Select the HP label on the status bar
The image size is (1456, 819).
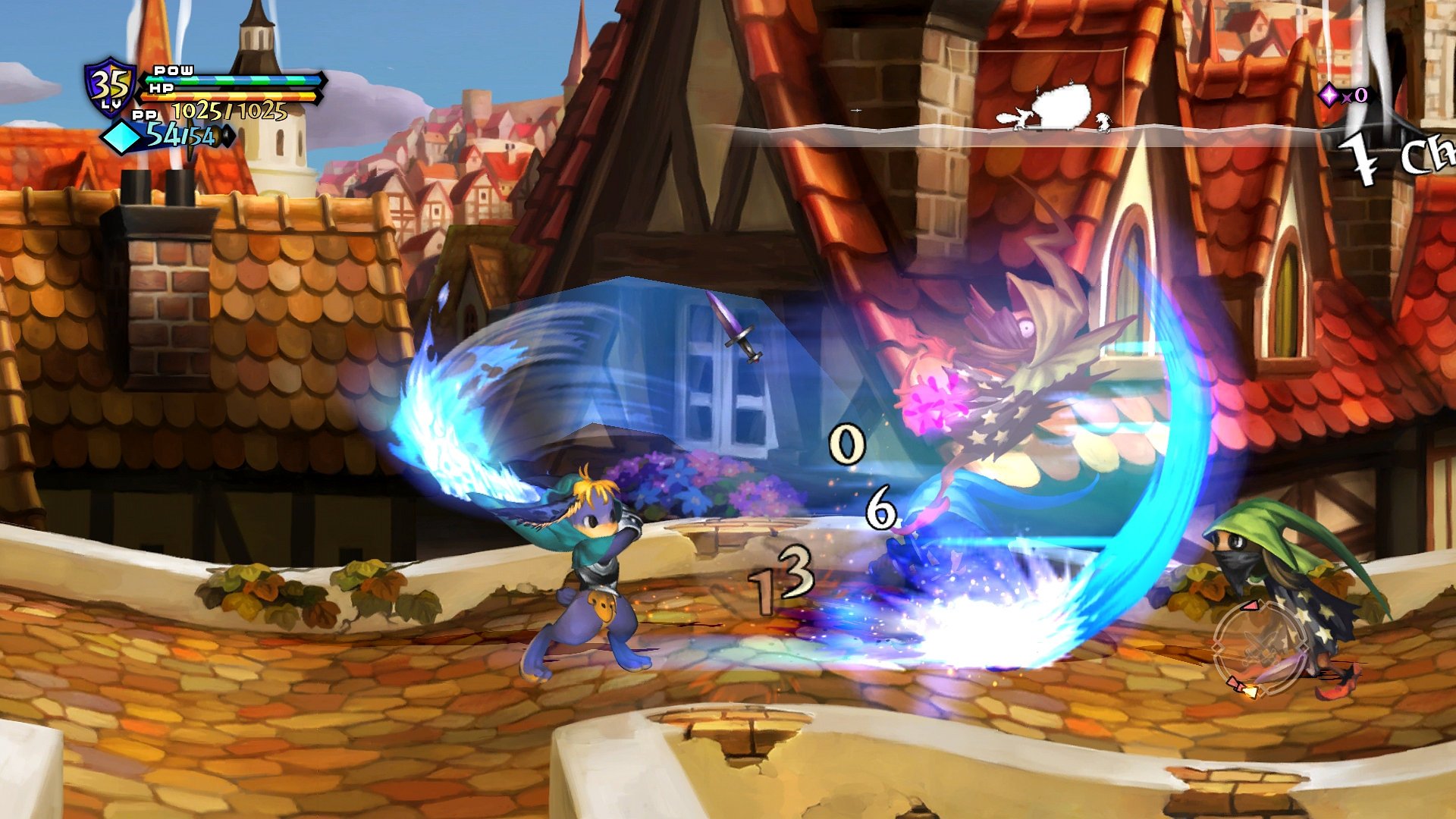pyautogui.click(x=161, y=89)
